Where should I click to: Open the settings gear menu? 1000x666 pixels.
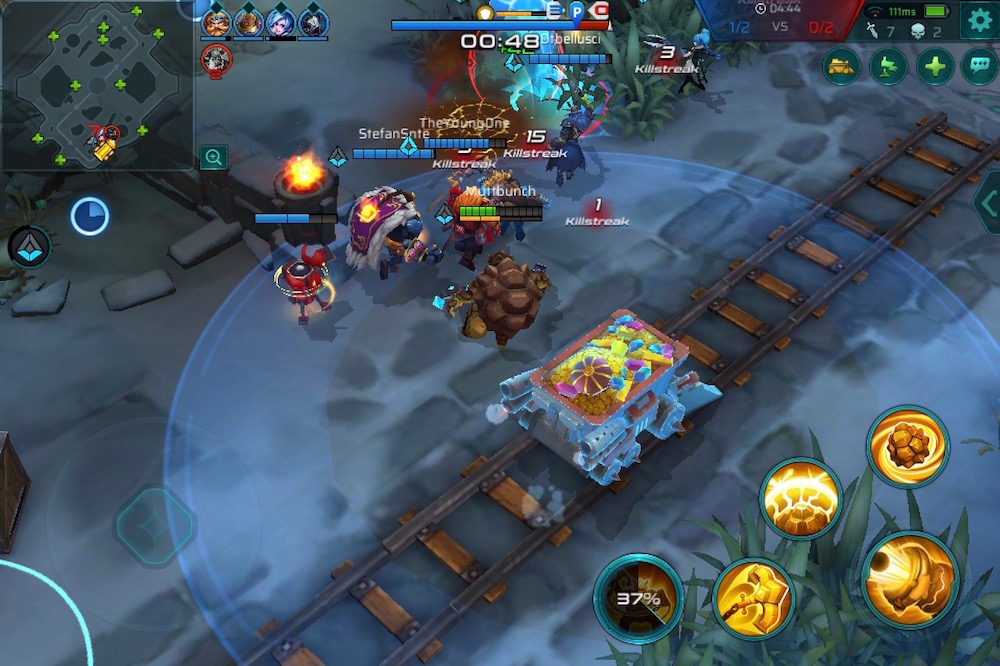click(x=979, y=20)
